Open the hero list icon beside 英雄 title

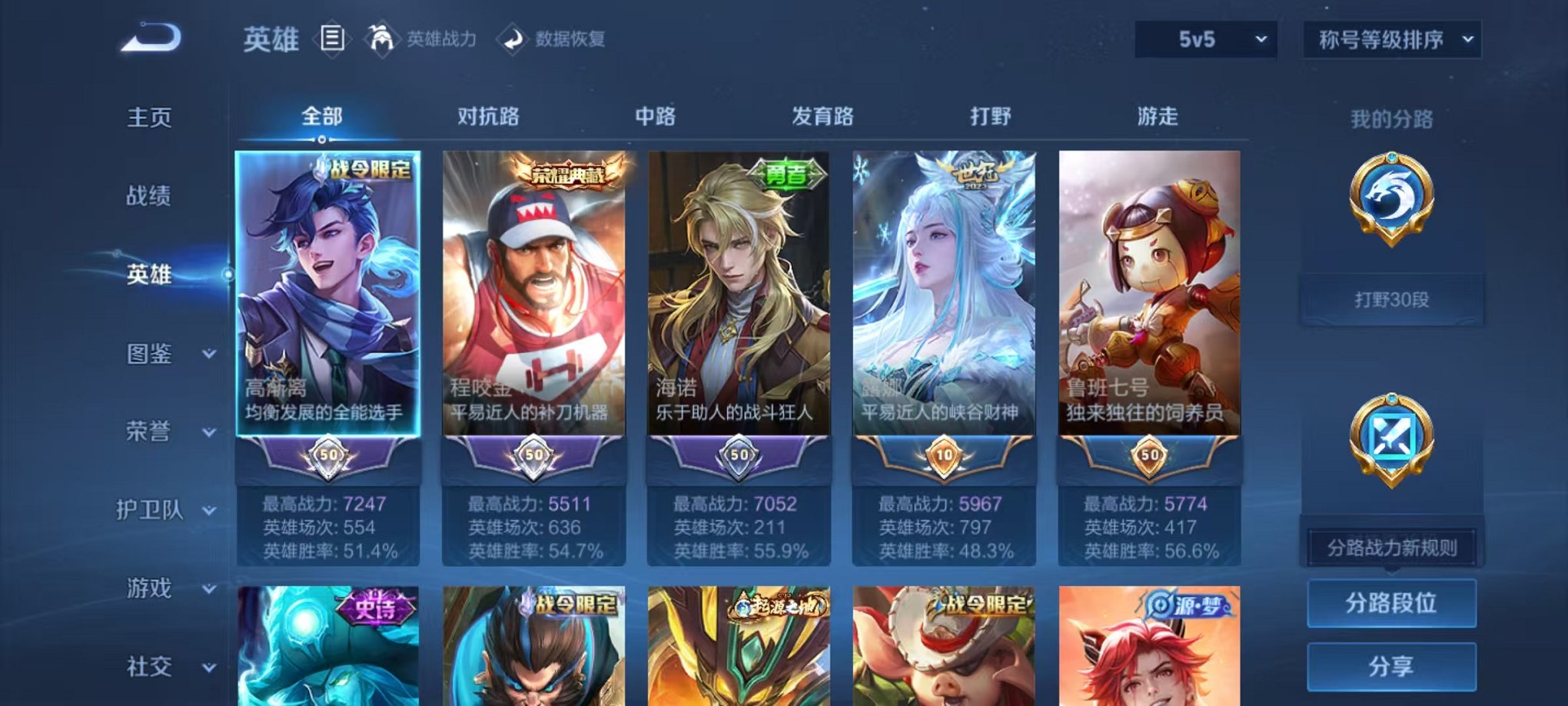click(331, 38)
